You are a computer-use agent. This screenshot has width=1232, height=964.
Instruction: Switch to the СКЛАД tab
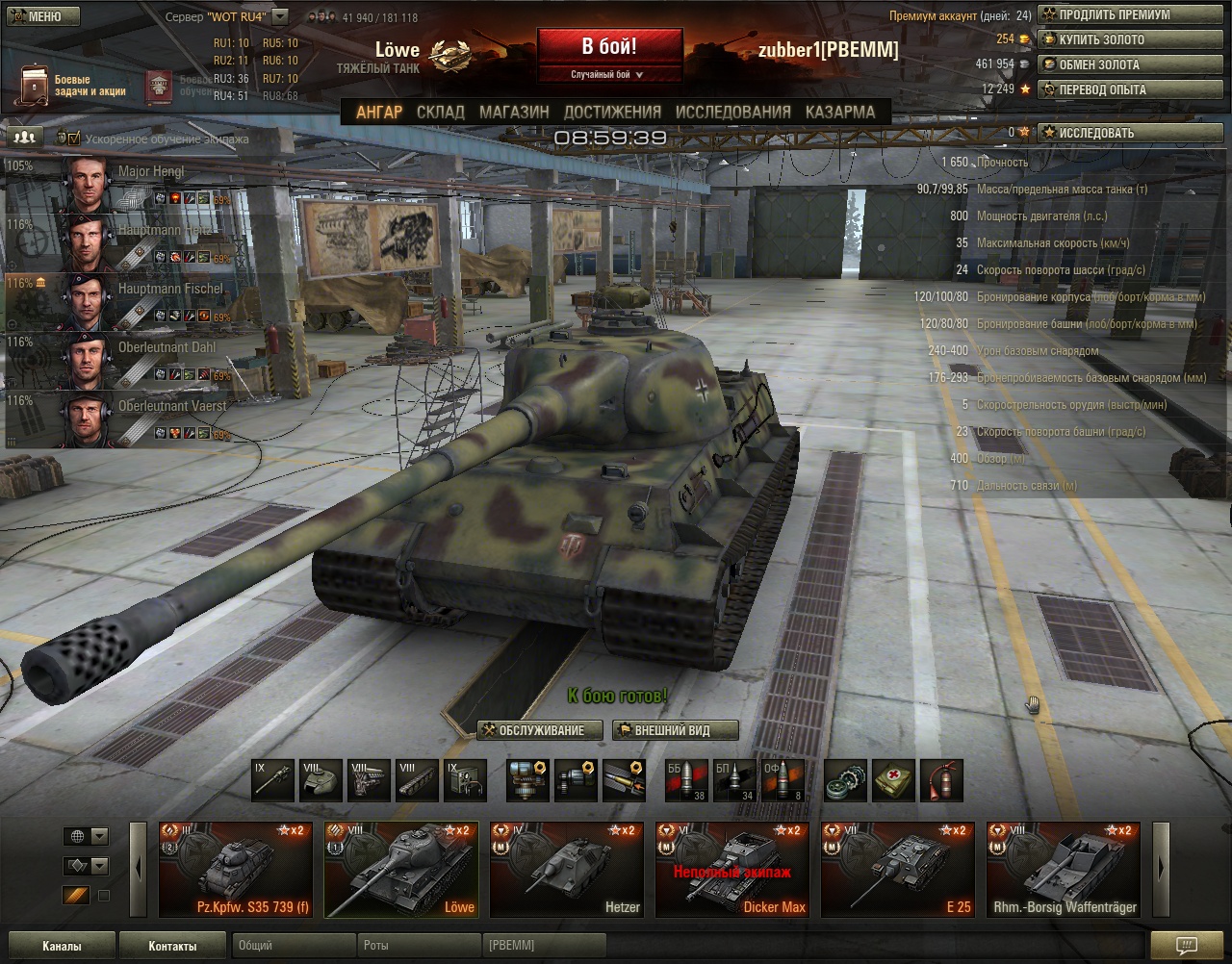(x=441, y=112)
